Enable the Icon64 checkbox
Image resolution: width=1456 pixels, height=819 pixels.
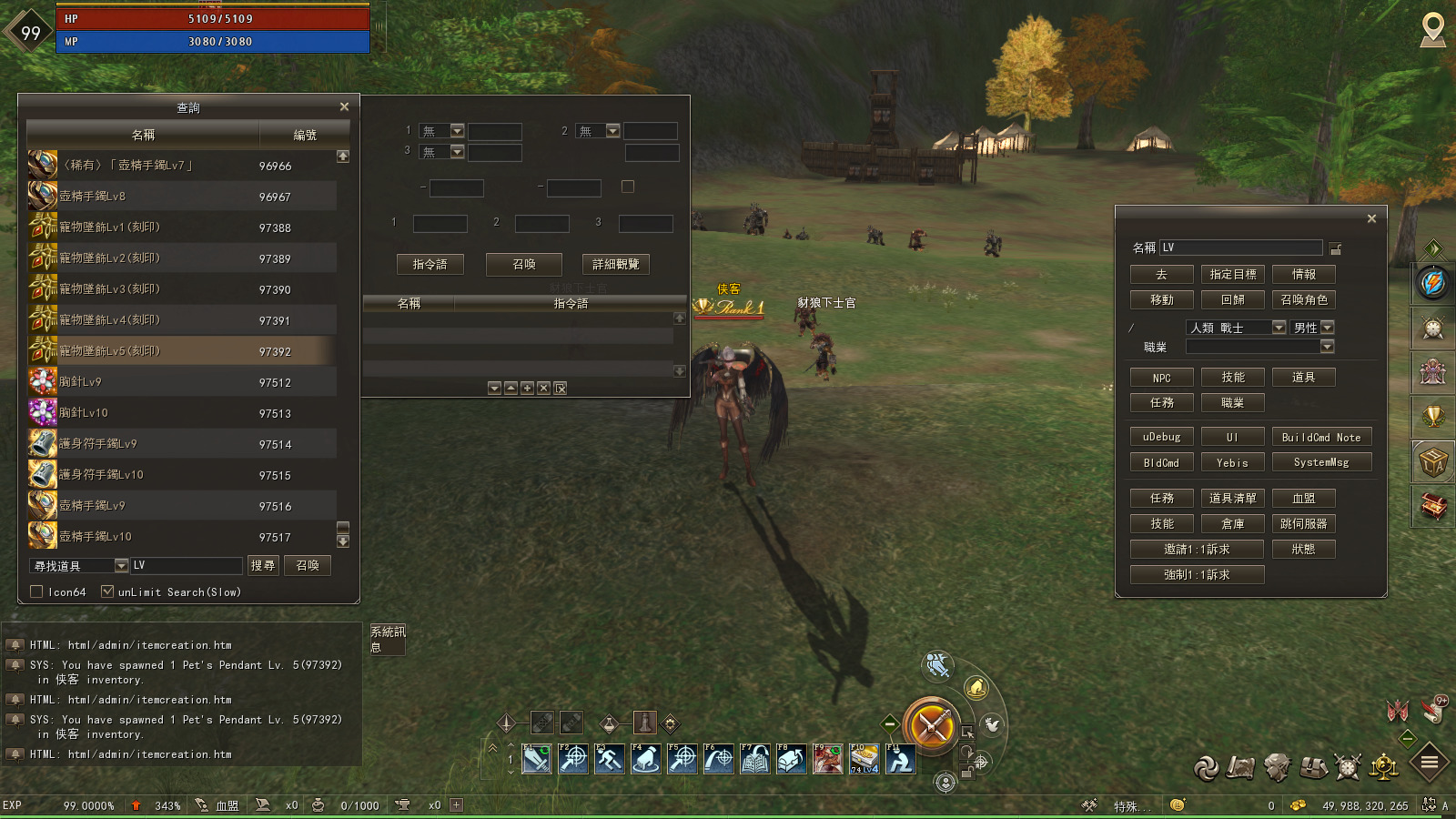(36, 591)
